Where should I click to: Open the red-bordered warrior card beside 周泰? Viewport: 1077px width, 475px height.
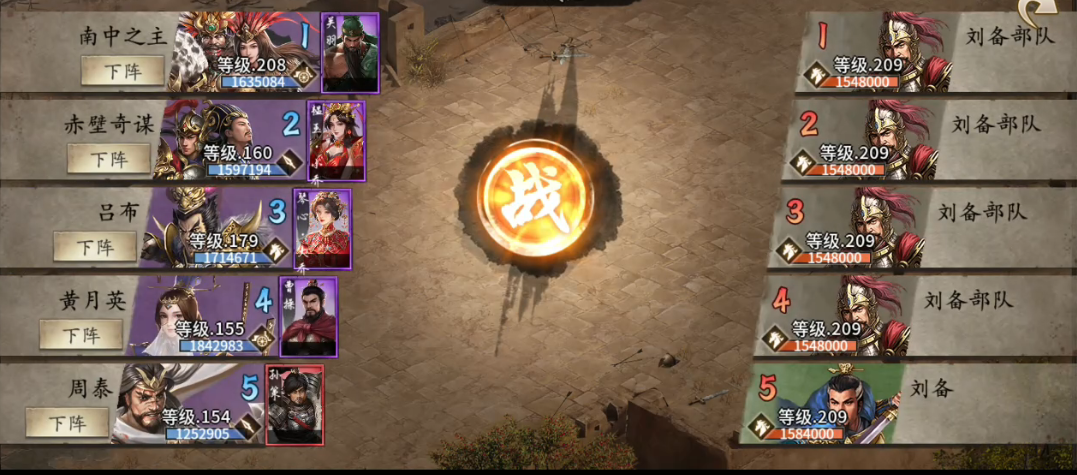[x=294, y=404]
